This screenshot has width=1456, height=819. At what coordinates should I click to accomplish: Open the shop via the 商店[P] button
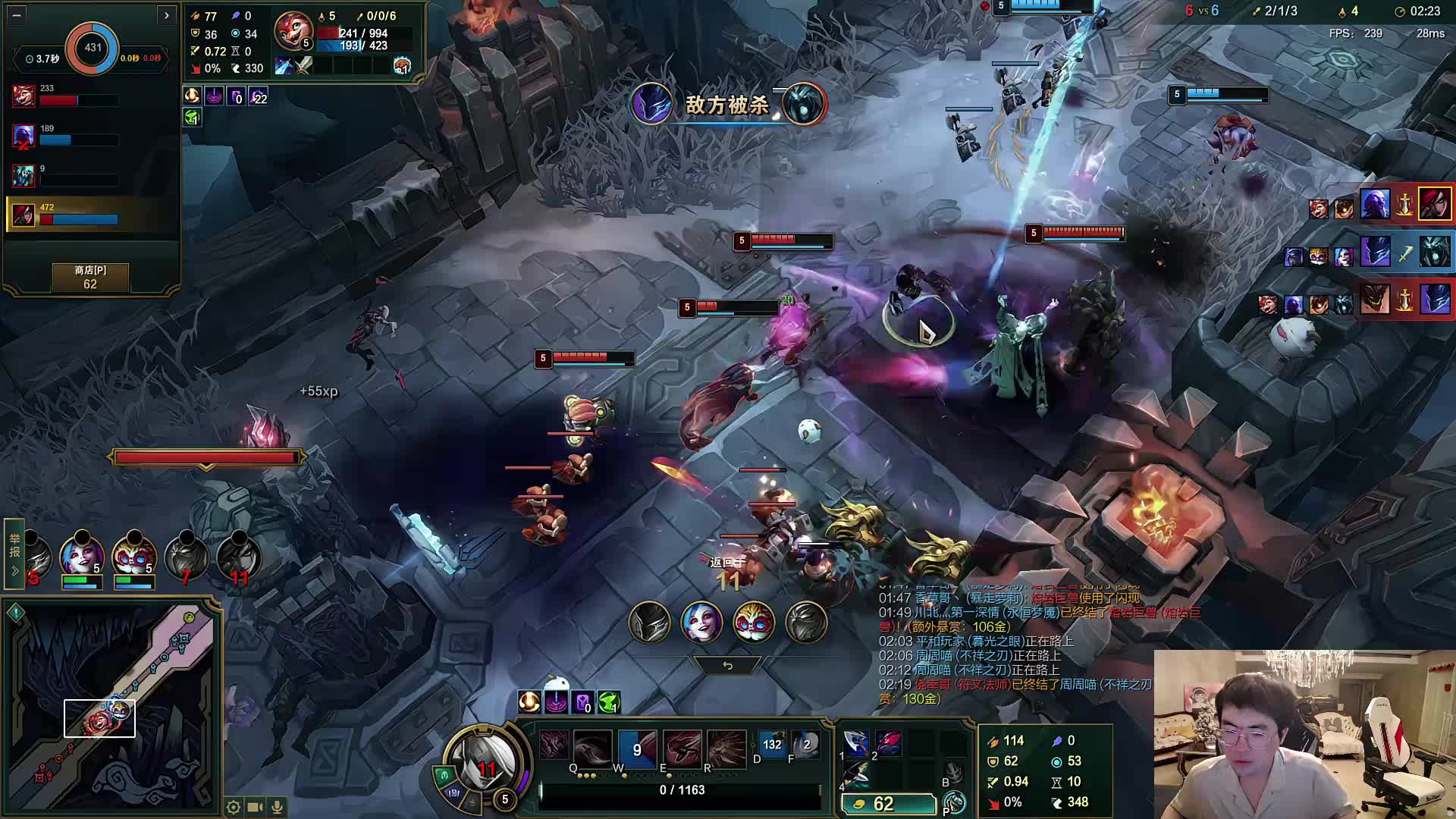click(x=90, y=277)
